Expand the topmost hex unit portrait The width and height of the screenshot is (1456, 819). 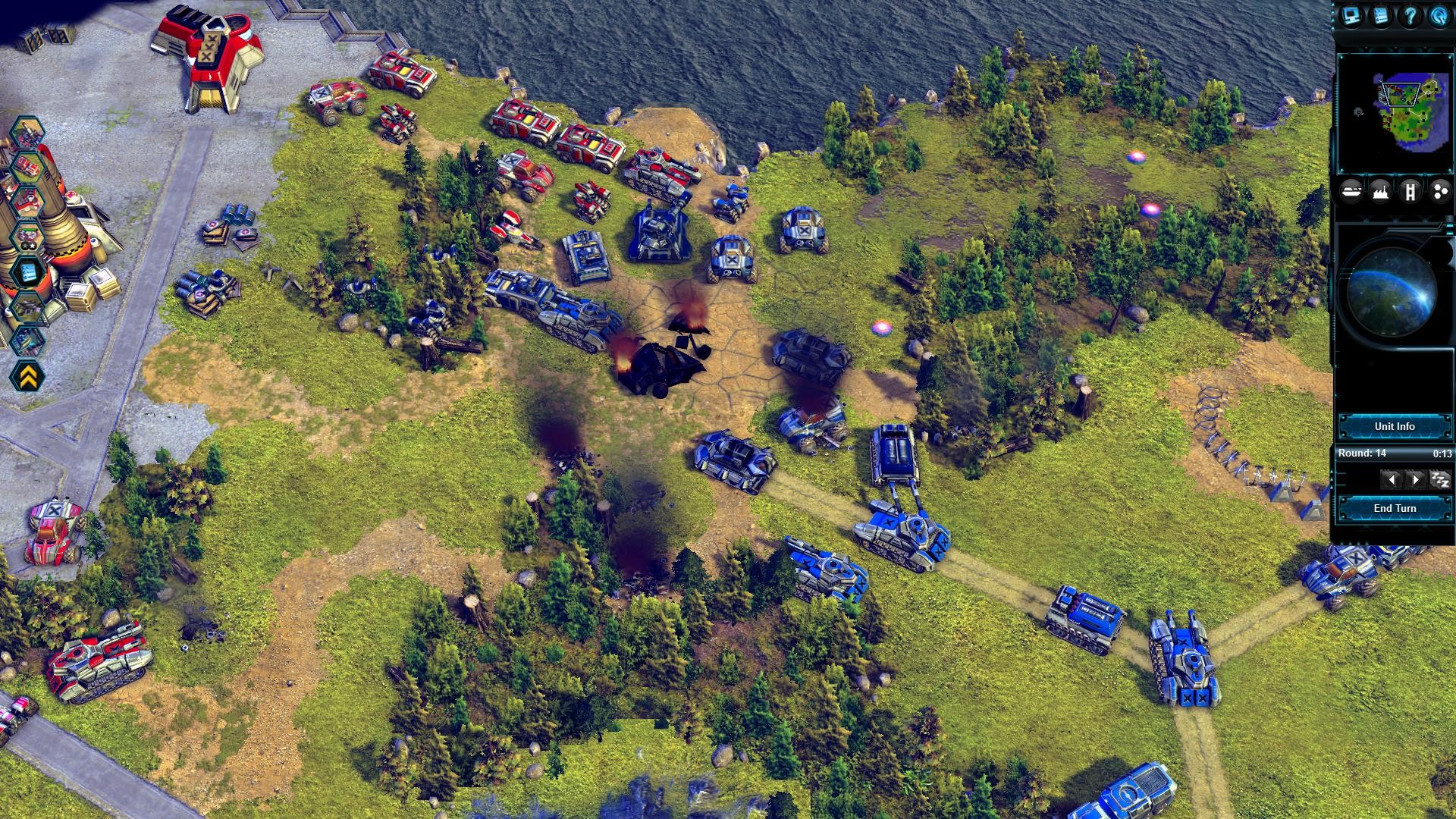(27, 131)
